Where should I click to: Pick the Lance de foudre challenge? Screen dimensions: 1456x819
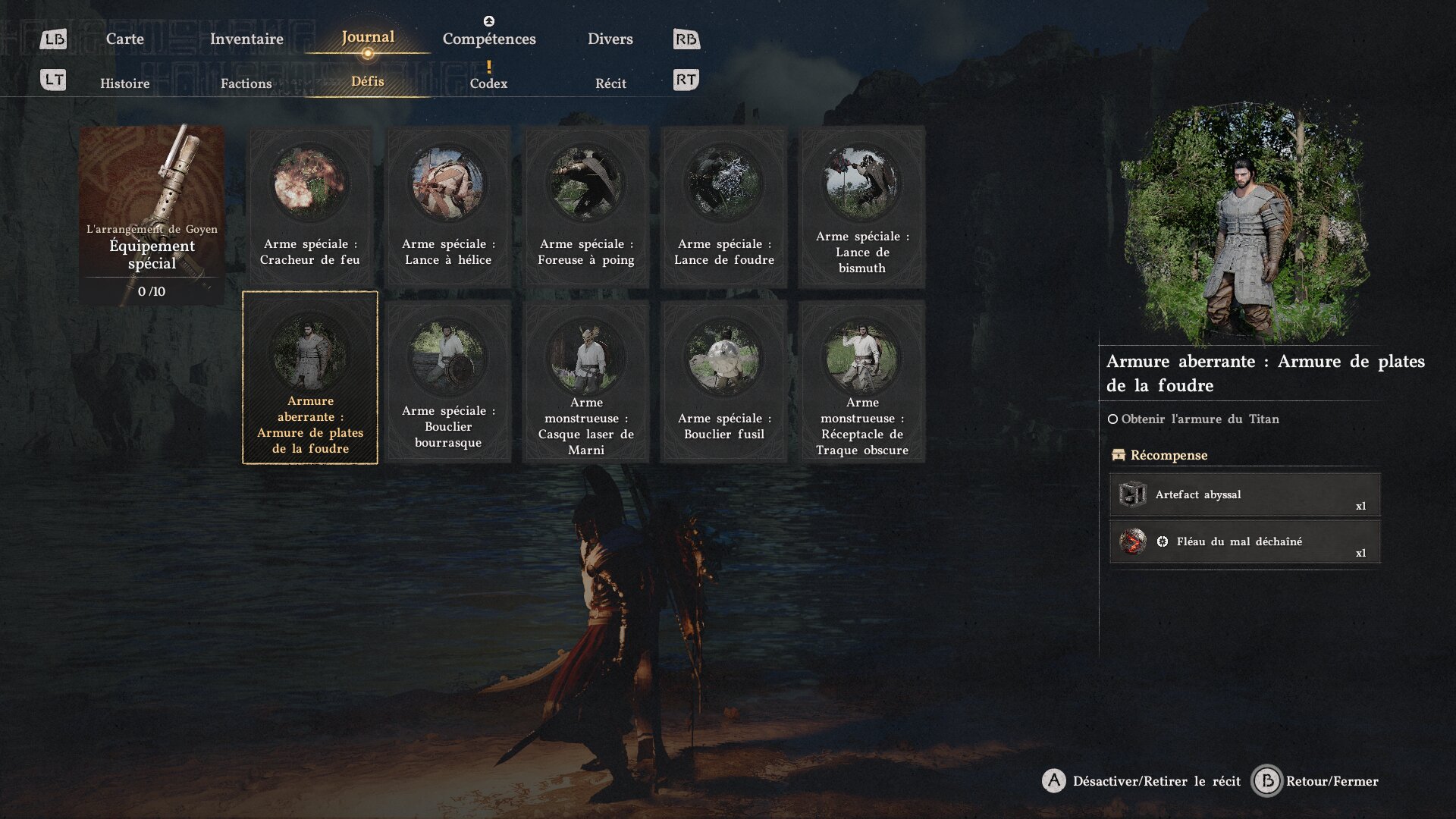tap(724, 207)
